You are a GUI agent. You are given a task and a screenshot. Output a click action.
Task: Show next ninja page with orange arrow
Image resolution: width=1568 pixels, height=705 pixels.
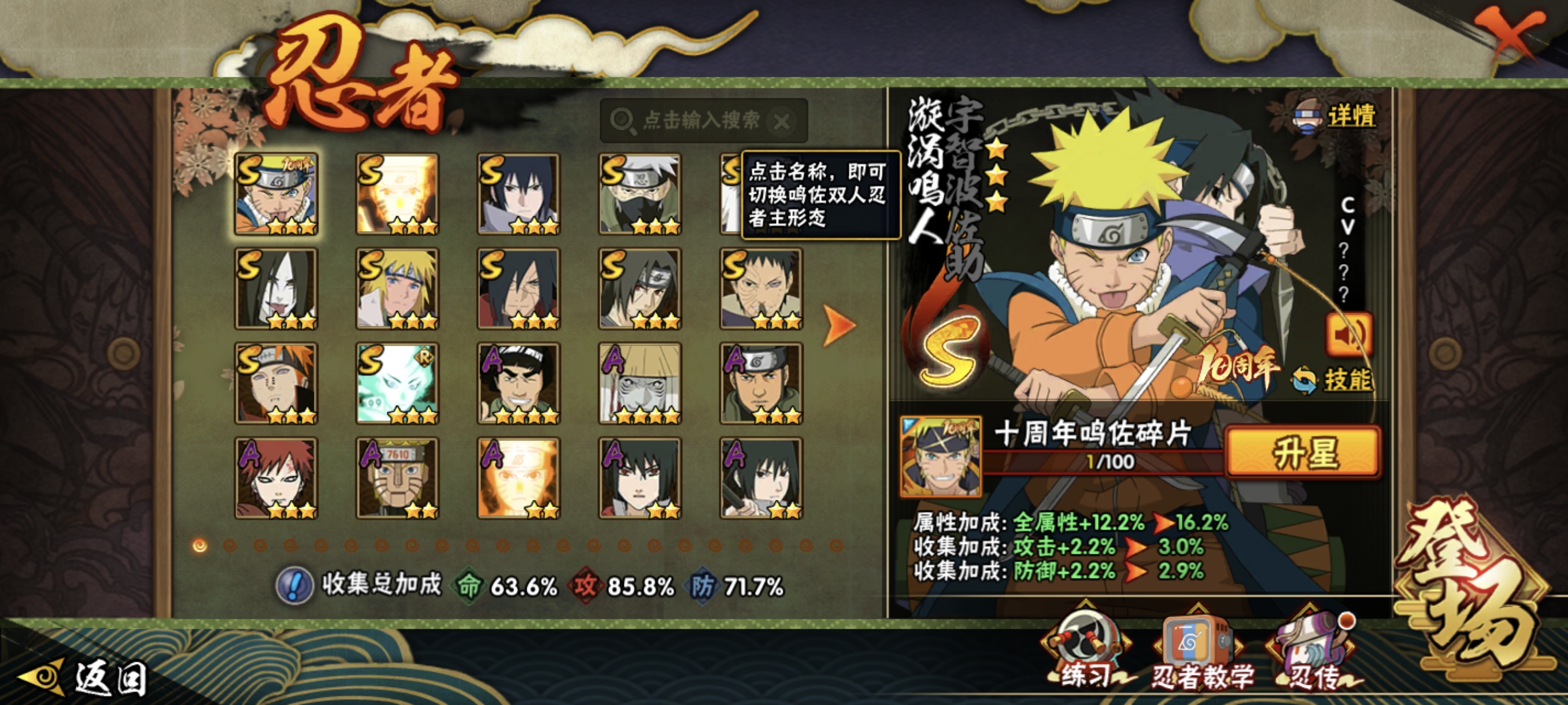click(839, 325)
